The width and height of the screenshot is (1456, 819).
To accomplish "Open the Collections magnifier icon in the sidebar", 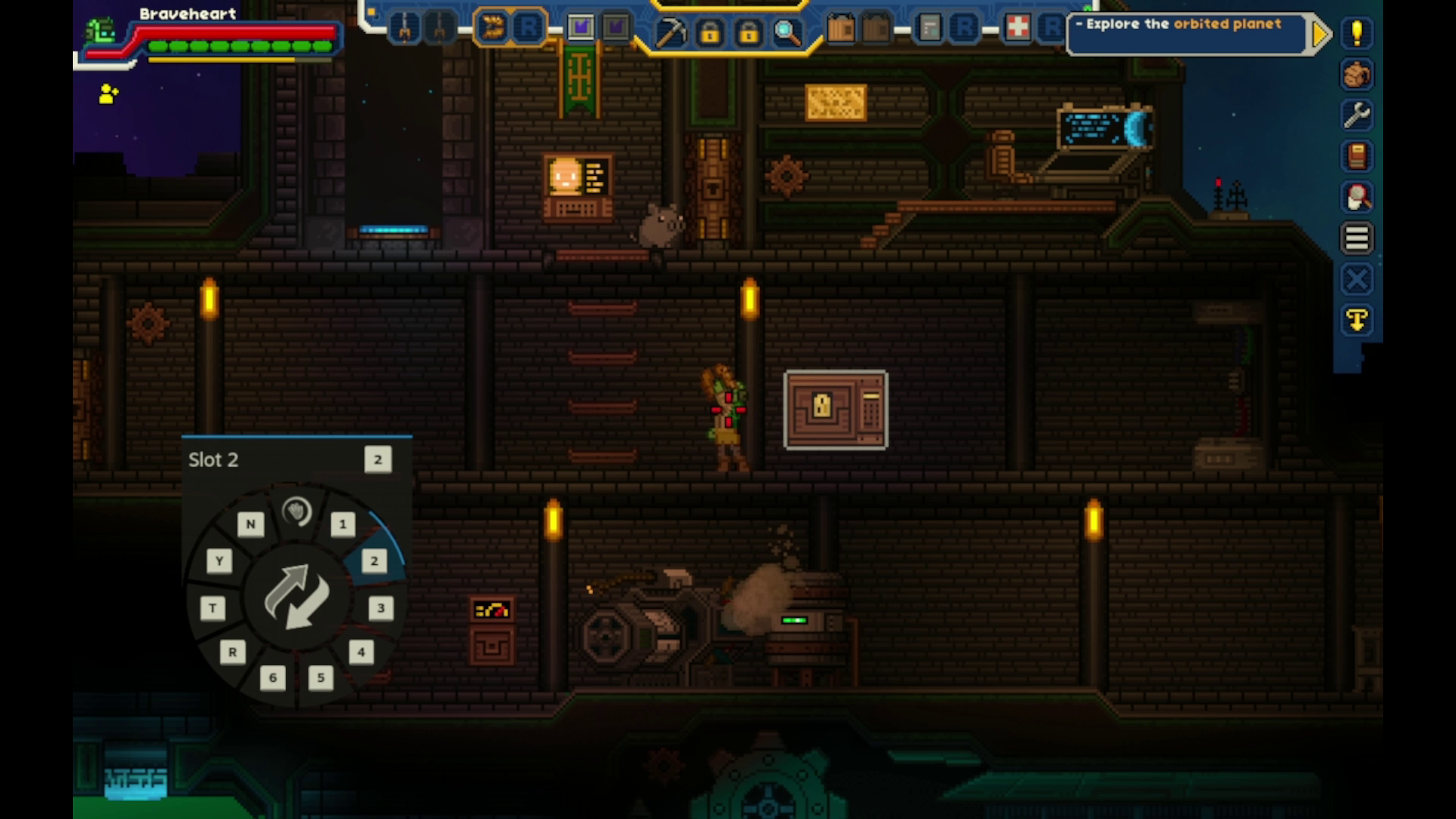I will (x=1357, y=196).
